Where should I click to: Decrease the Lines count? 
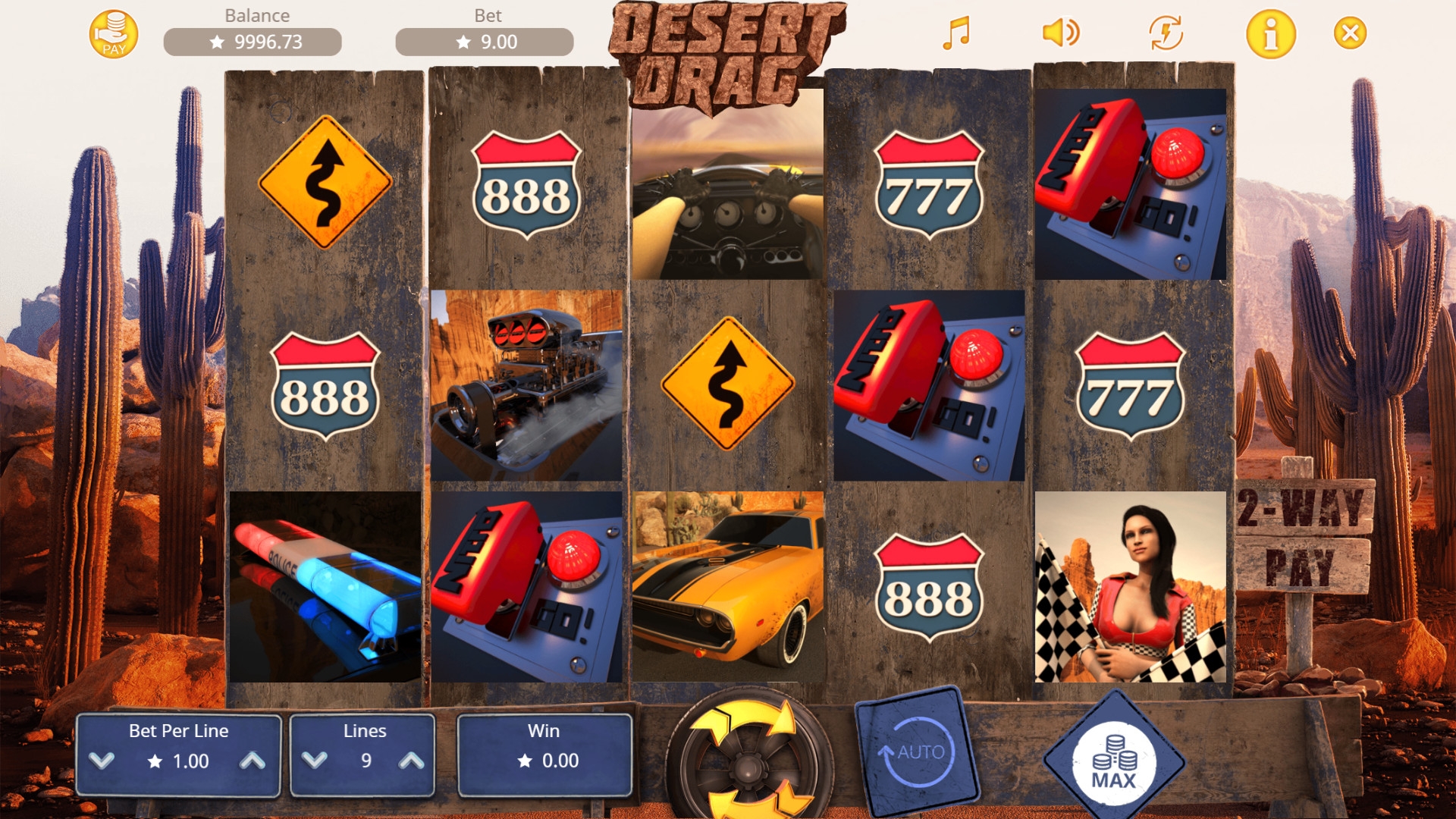click(315, 761)
